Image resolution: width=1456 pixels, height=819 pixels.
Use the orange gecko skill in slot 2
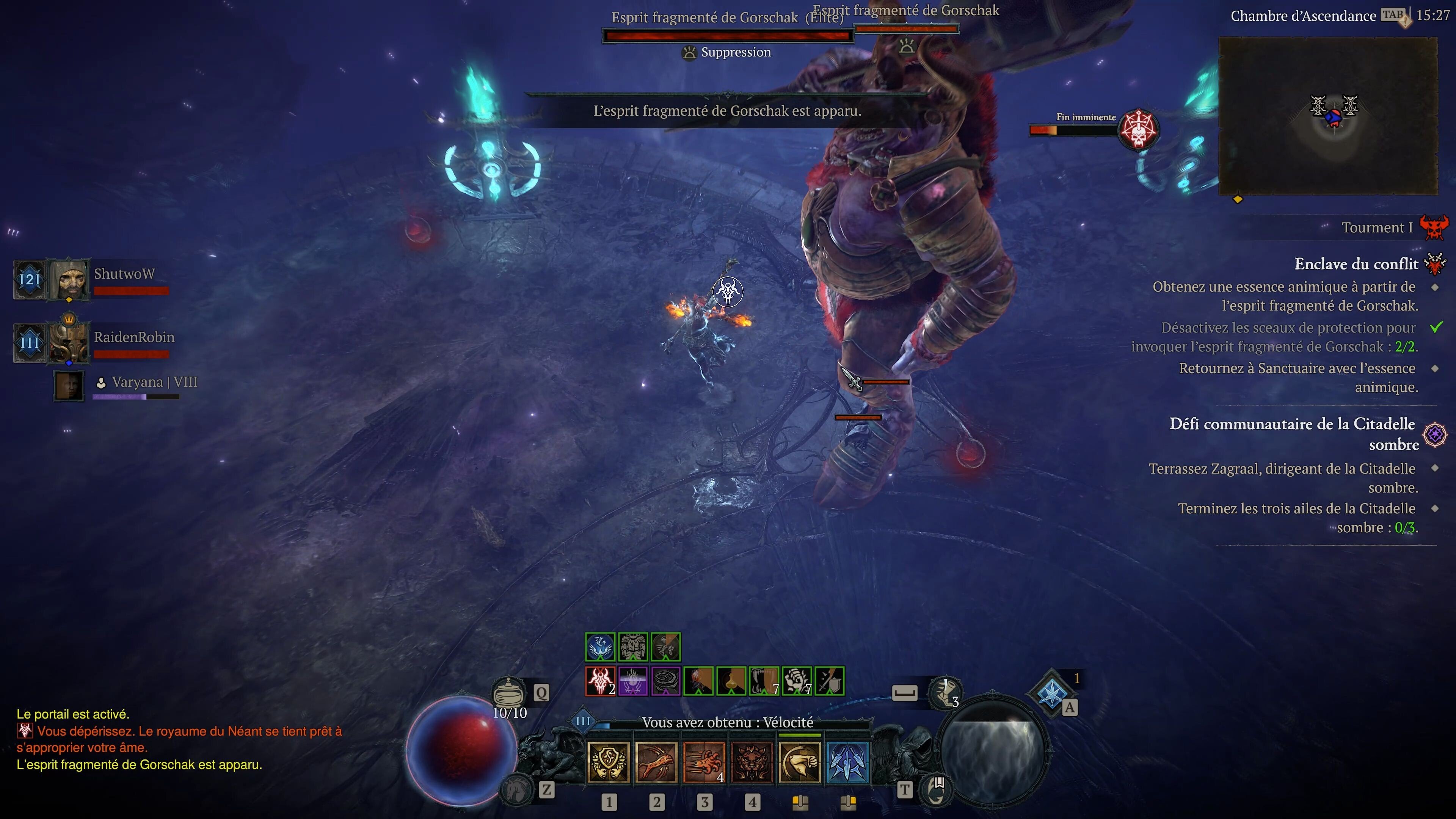656,762
